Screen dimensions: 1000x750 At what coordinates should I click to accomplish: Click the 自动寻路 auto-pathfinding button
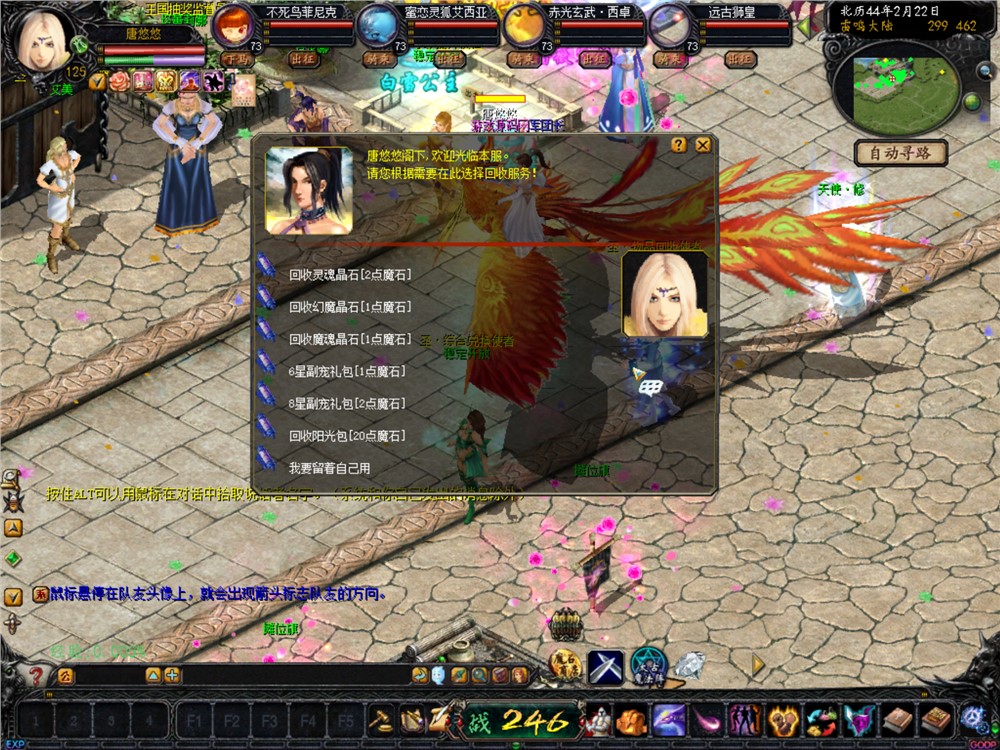pos(901,153)
